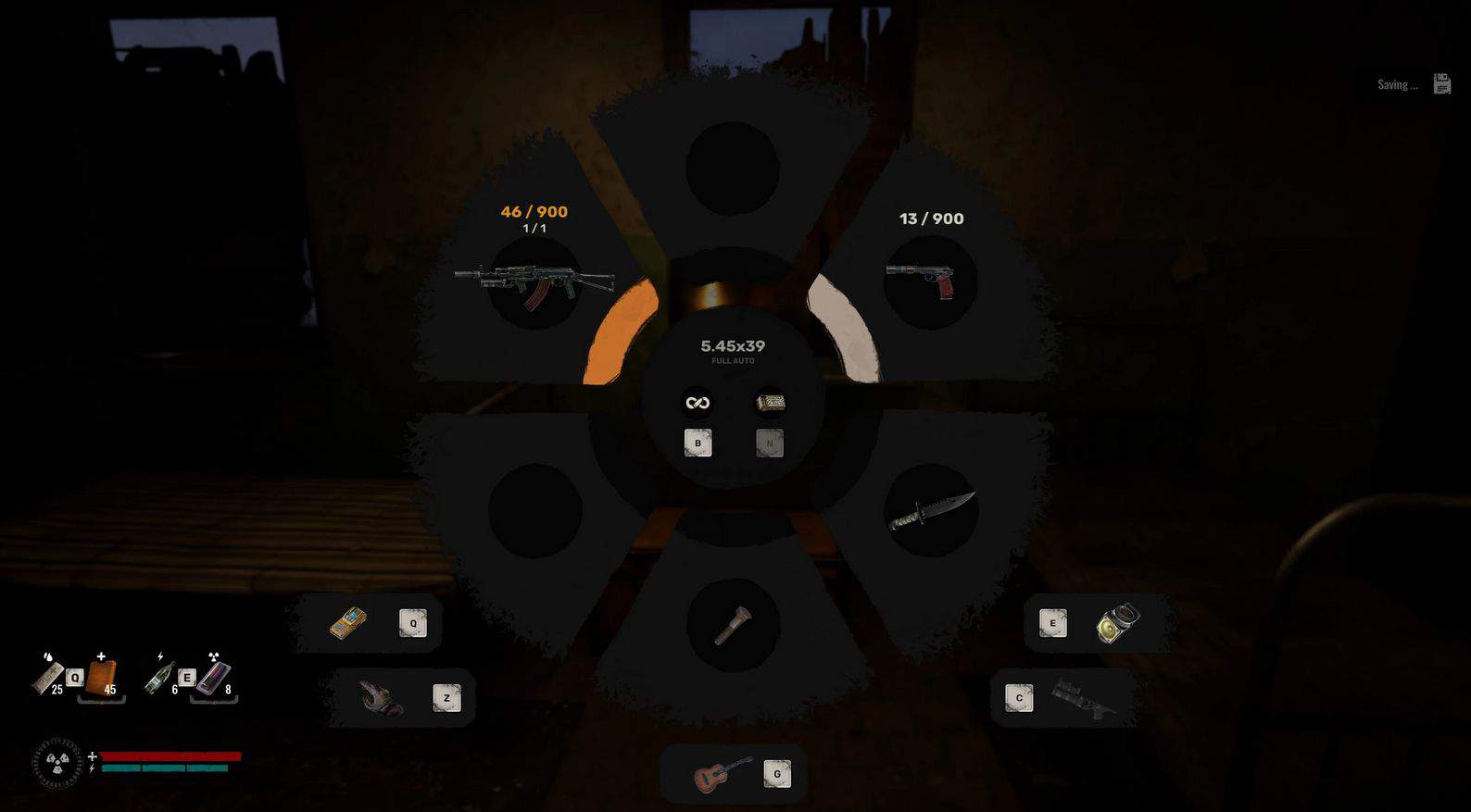Select the yellow detector device
Screen dimensions: 1471x812
point(348,623)
